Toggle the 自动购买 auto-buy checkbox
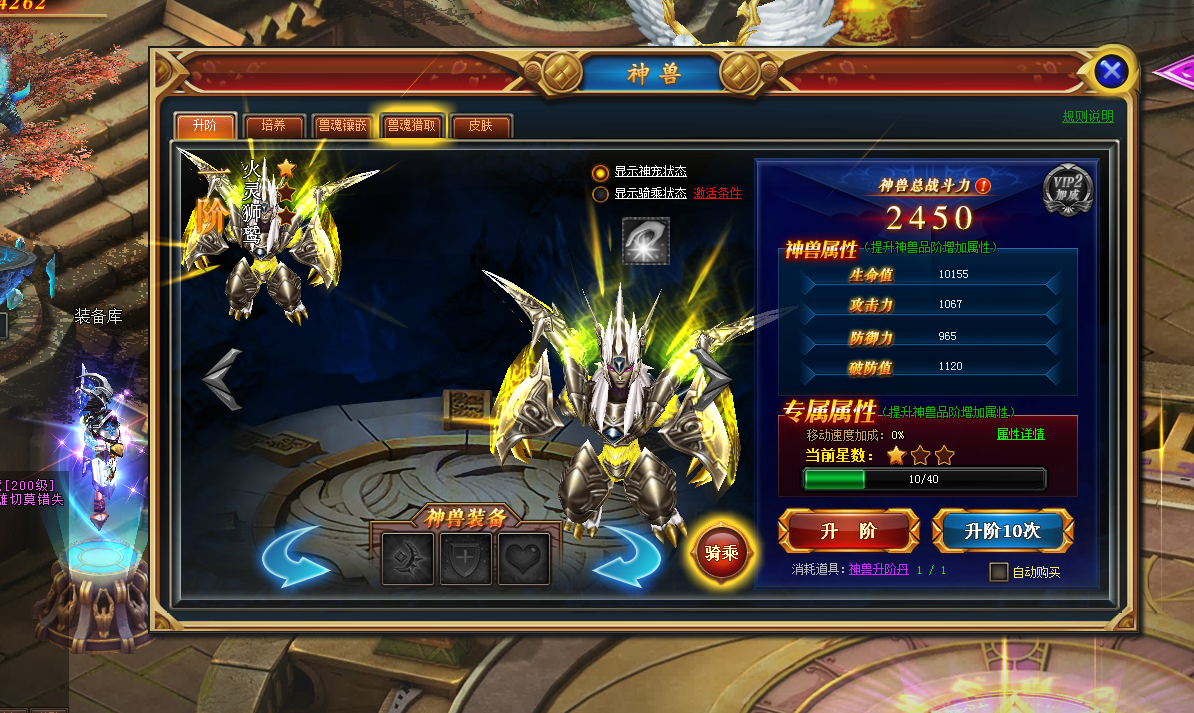This screenshot has width=1194, height=713. click(x=998, y=572)
